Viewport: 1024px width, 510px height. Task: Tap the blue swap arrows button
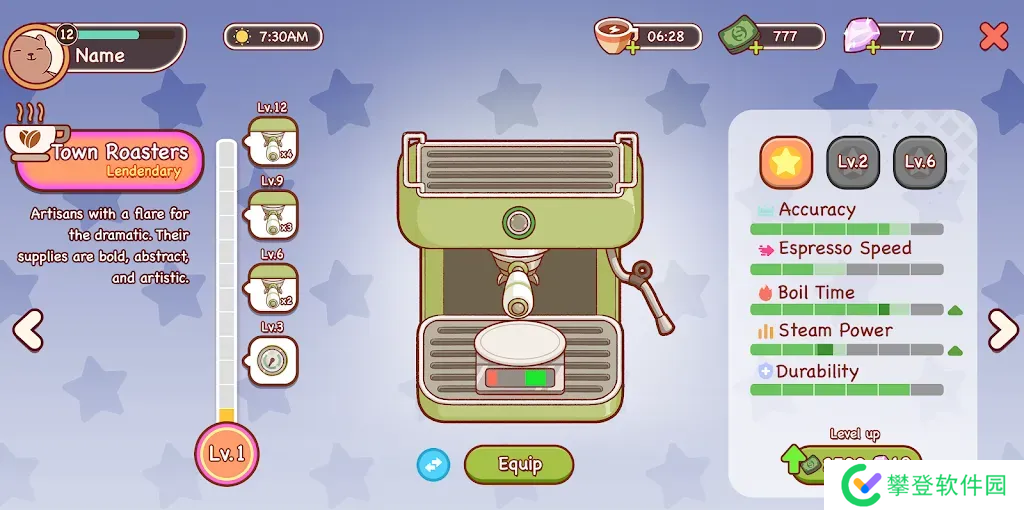pos(433,464)
